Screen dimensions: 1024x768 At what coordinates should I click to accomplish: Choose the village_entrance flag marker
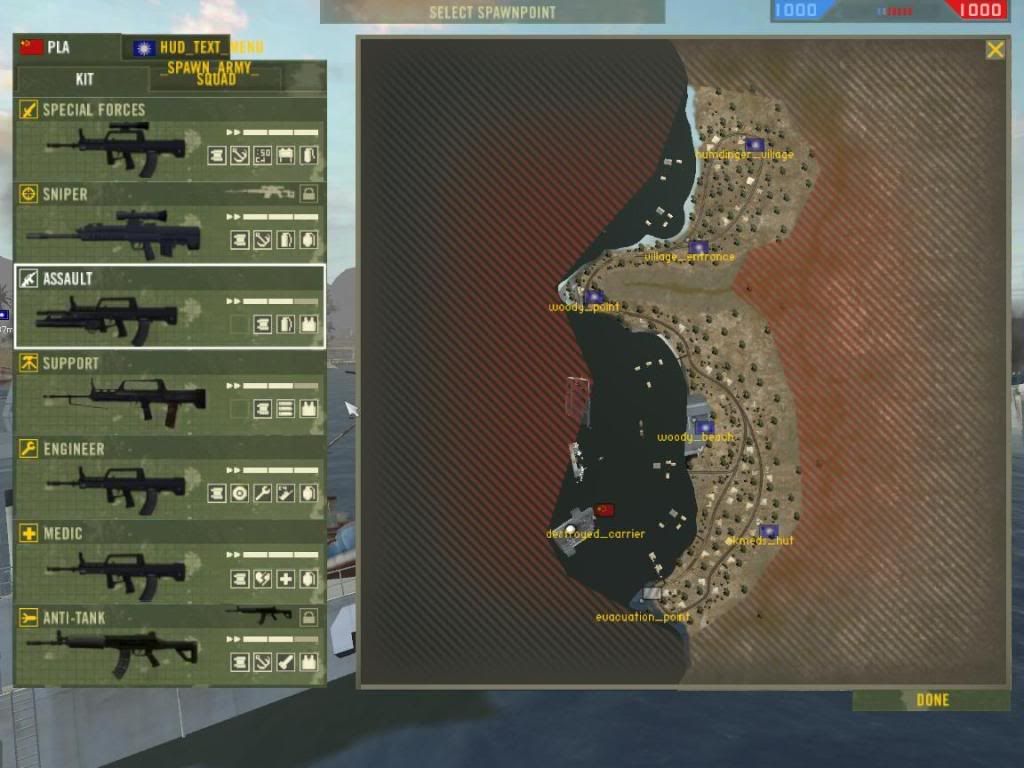coord(698,247)
